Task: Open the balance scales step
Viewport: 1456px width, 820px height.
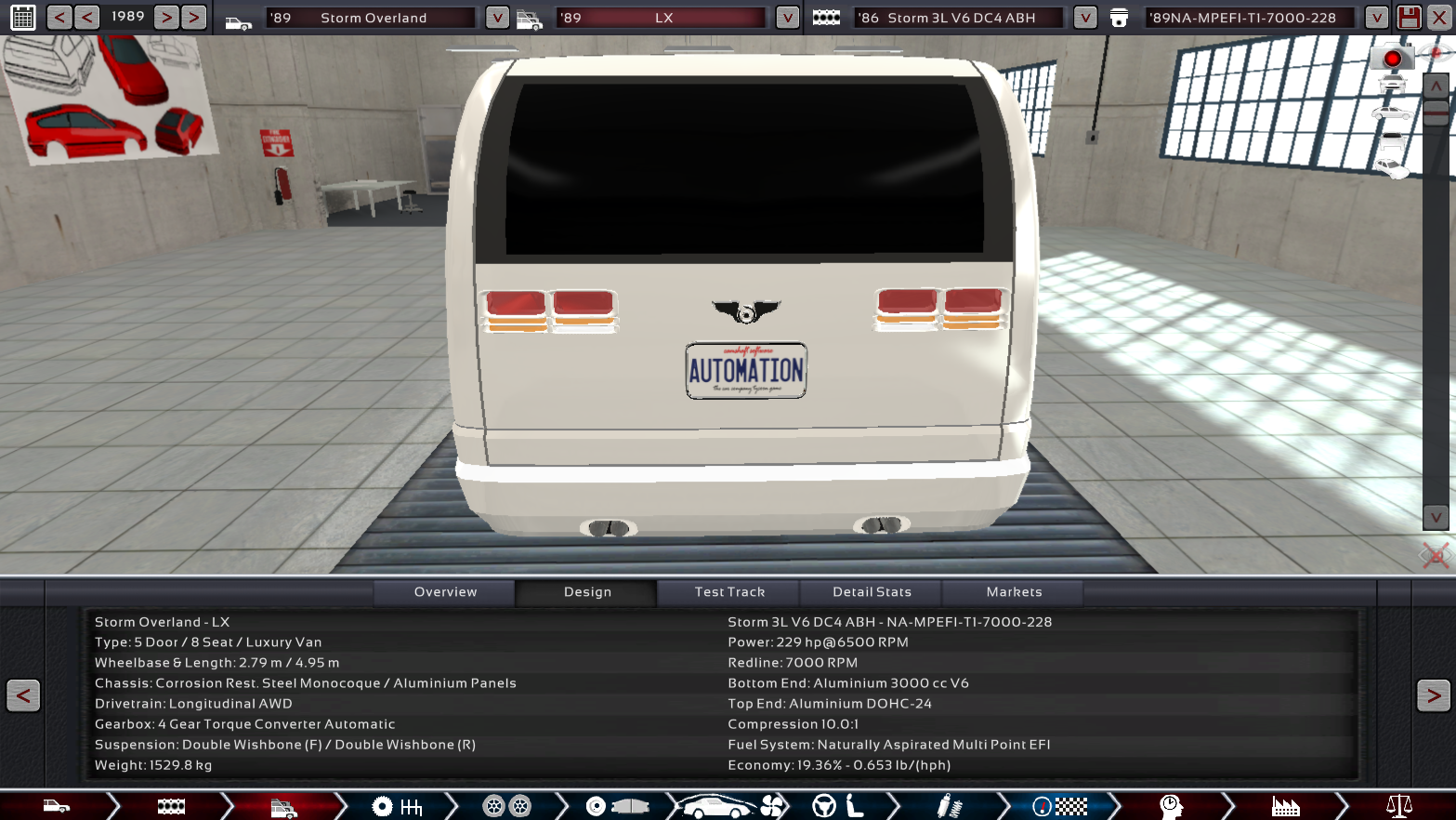Action: pos(1398,806)
